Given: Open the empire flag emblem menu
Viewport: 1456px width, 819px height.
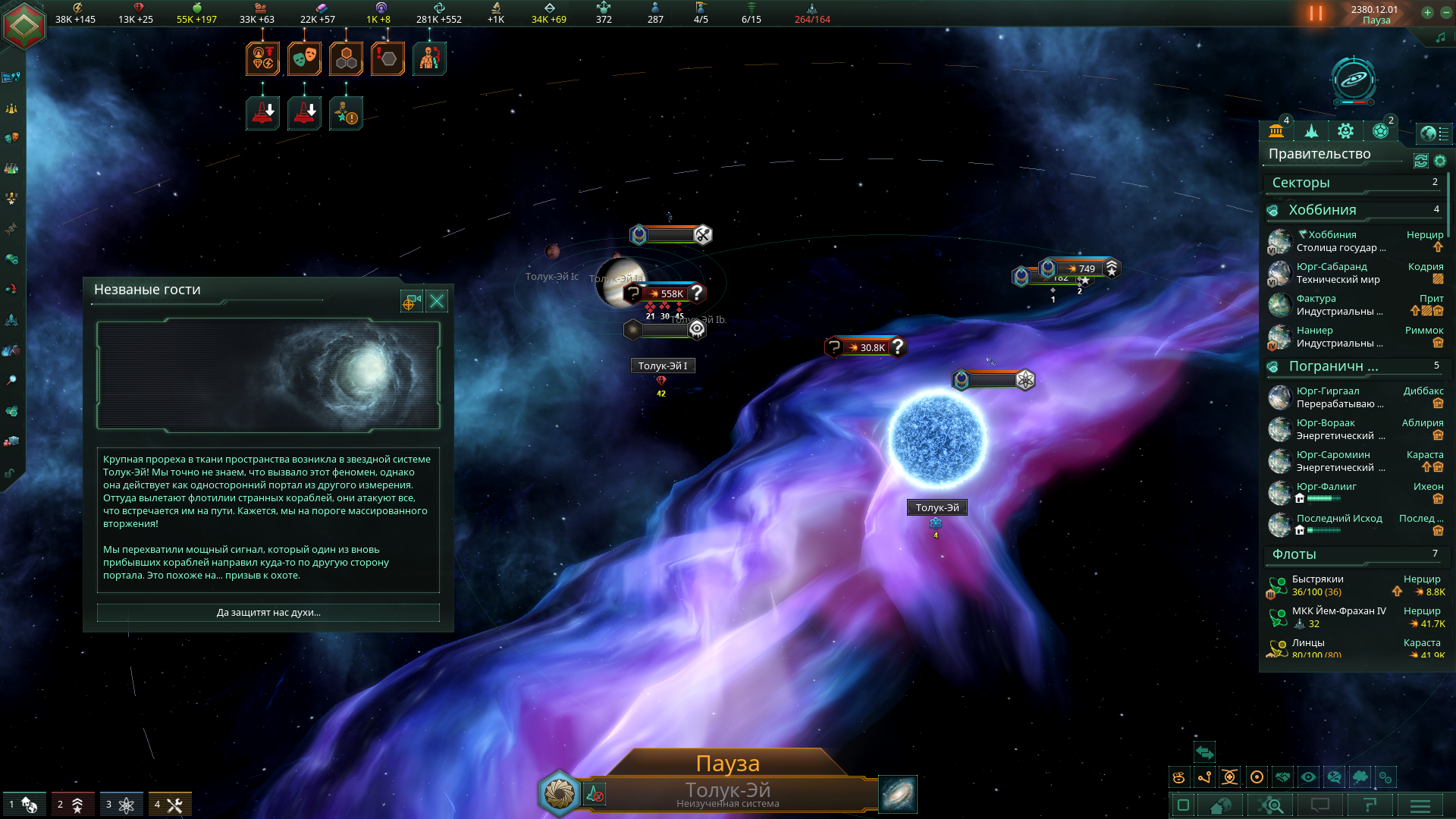Looking at the screenshot, I should (x=24, y=25).
